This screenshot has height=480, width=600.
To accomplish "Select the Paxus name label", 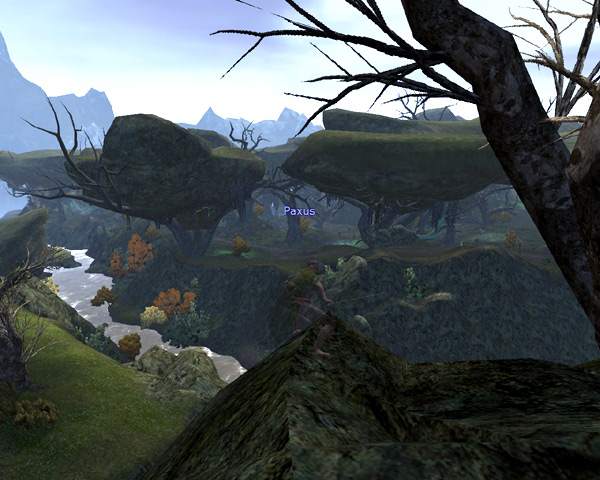I will coord(299,211).
